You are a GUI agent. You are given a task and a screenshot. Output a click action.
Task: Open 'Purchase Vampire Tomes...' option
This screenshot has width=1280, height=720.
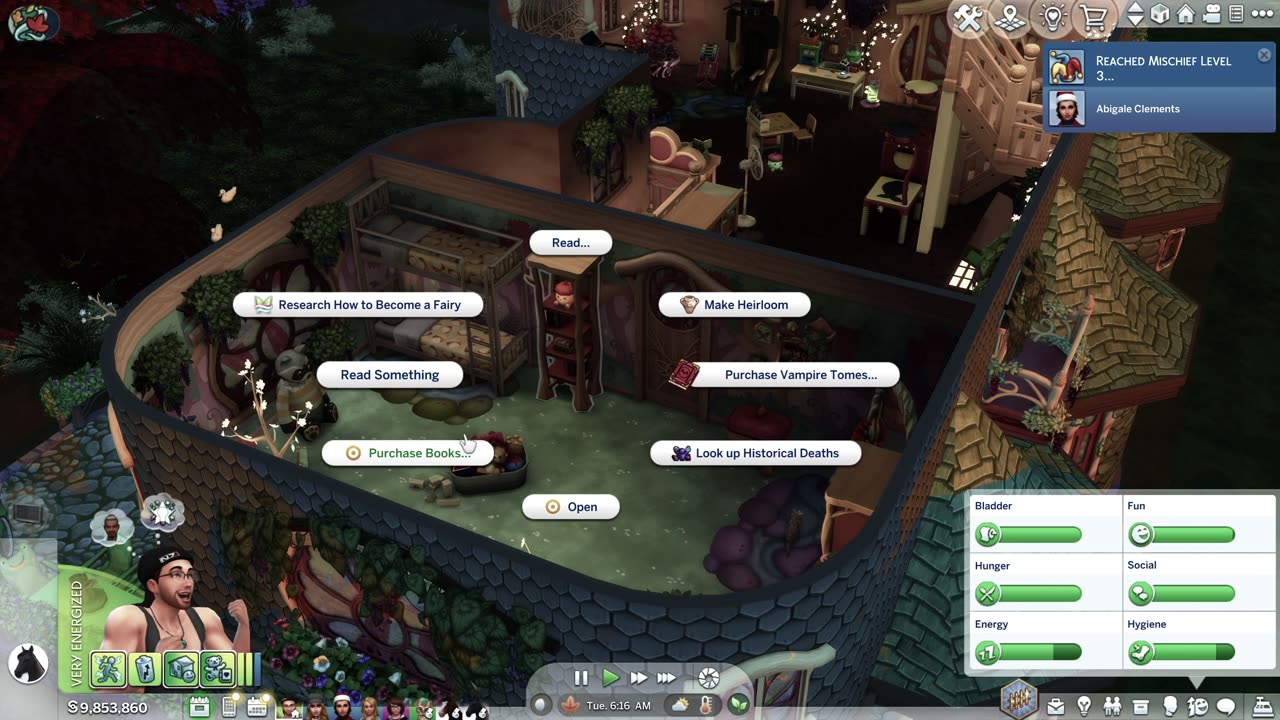pos(786,375)
